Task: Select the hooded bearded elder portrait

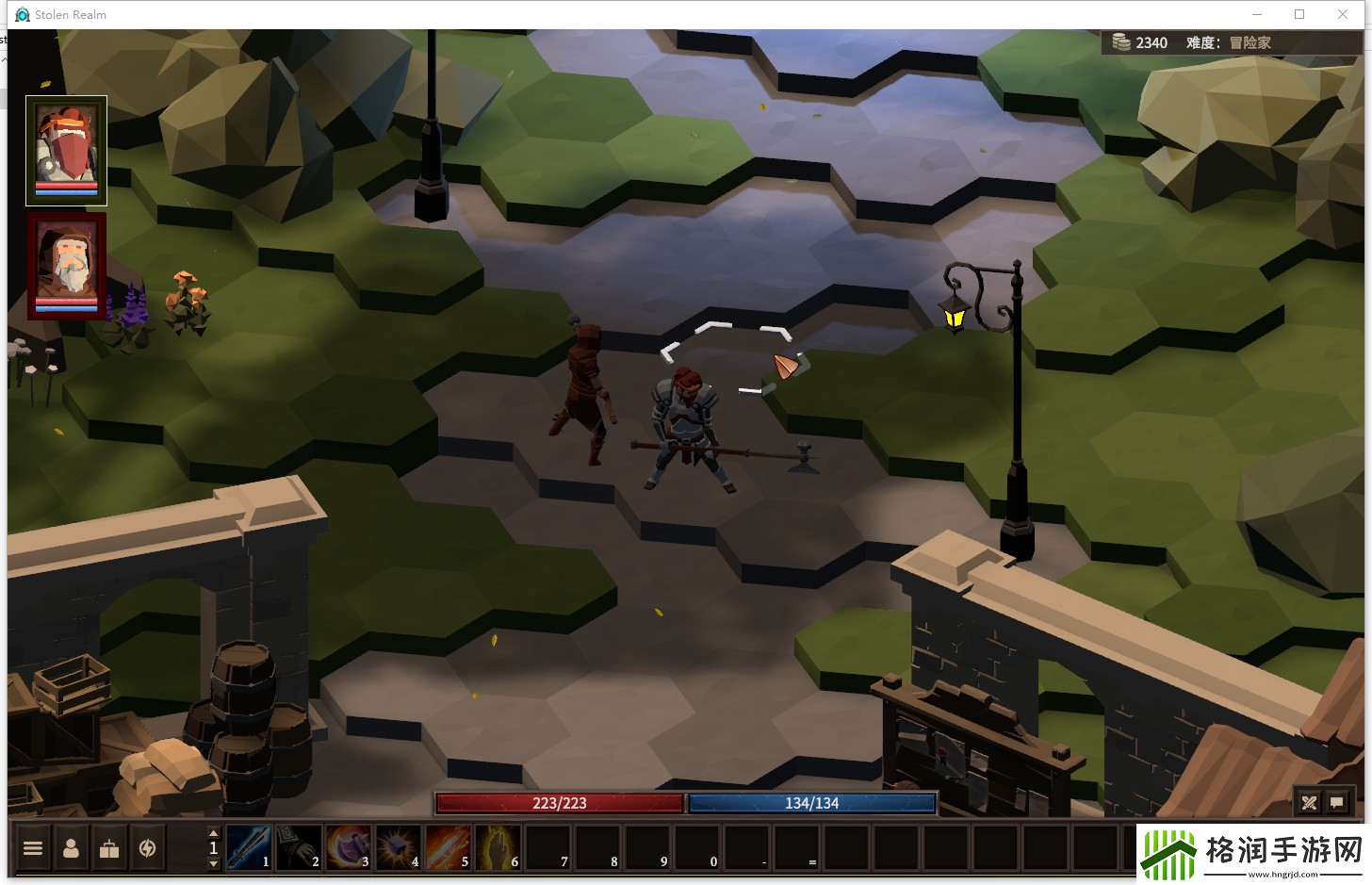Action: 66,266
